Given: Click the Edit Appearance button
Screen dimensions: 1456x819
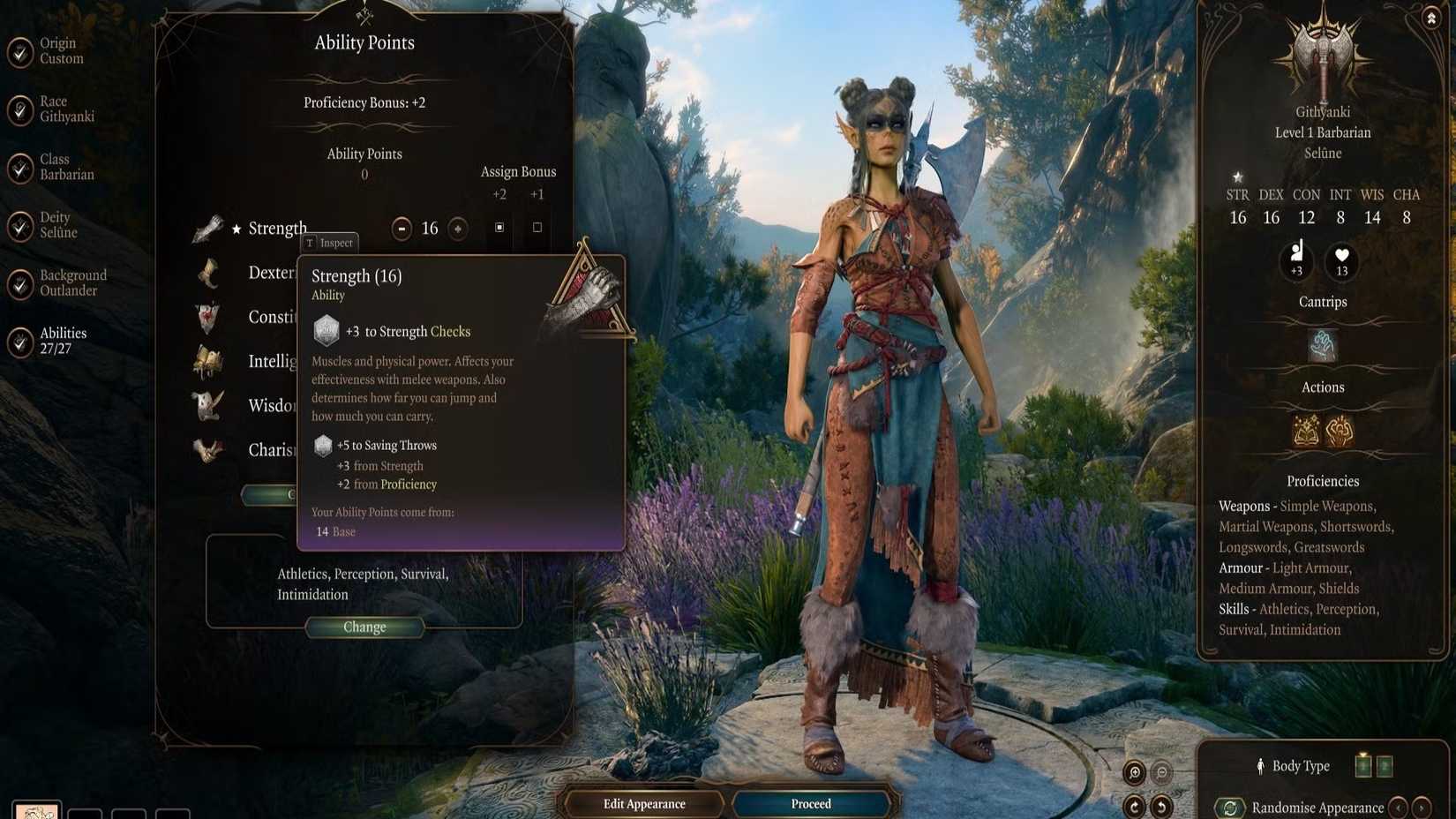Looking at the screenshot, I should tap(644, 803).
